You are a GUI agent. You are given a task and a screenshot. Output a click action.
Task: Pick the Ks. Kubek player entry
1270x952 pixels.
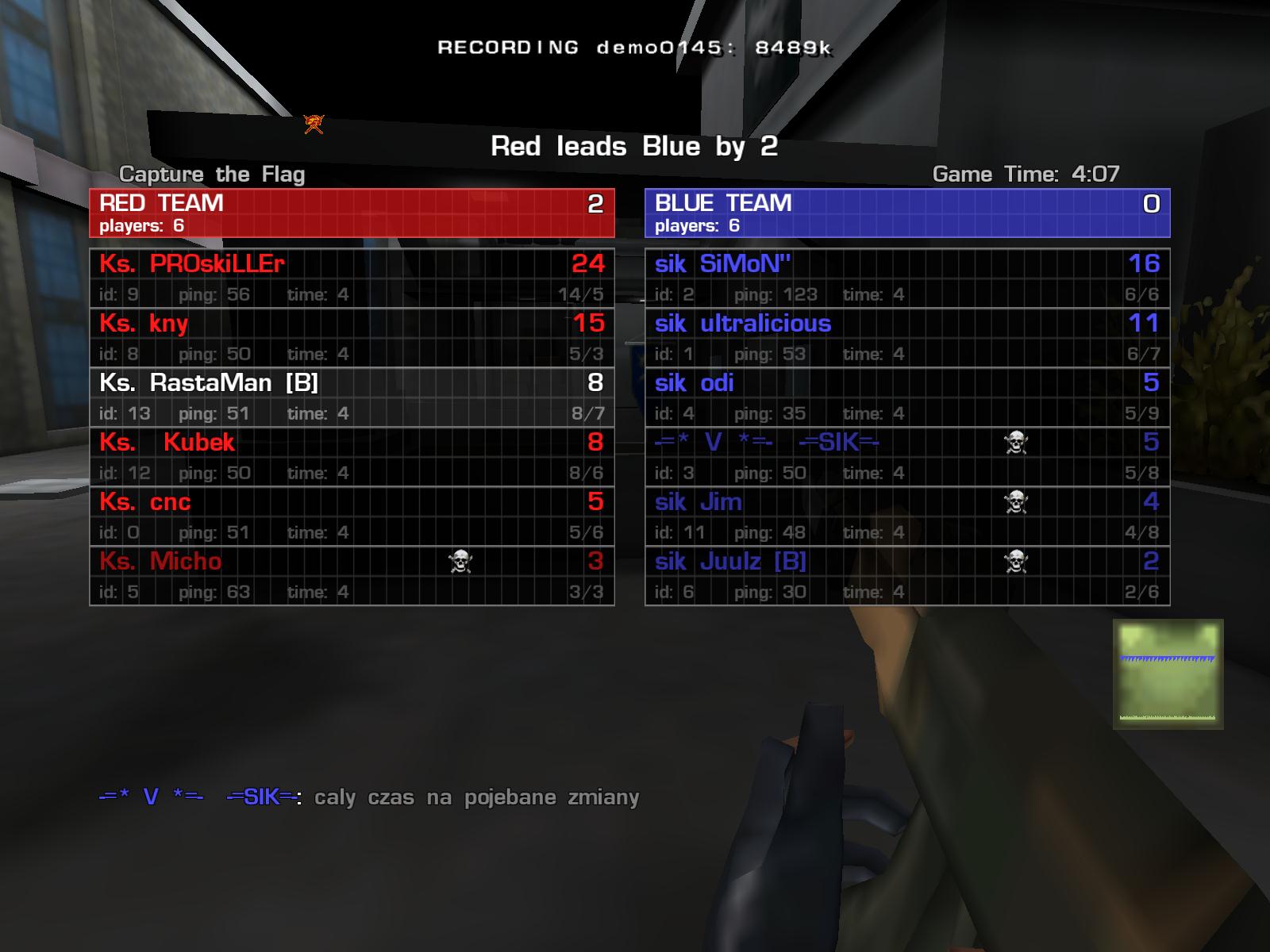click(352, 456)
